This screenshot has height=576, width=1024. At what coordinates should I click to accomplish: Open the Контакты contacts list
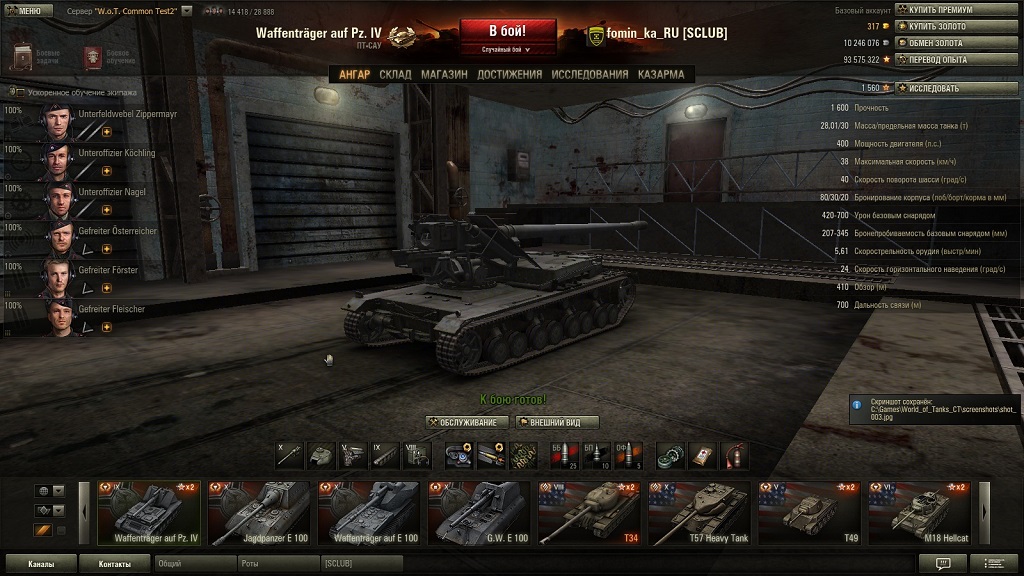click(114, 564)
